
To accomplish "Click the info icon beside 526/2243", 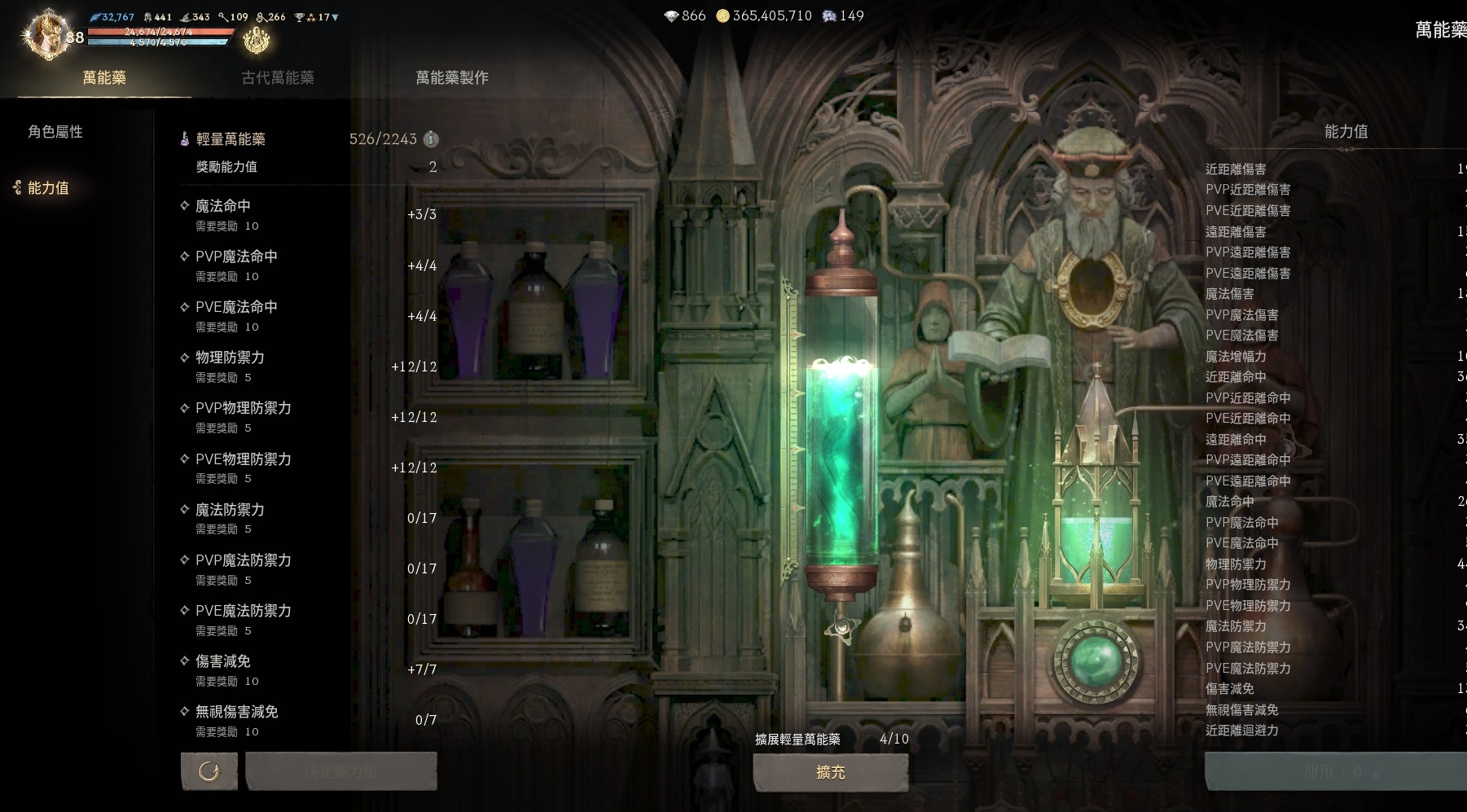I will (x=432, y=139).
